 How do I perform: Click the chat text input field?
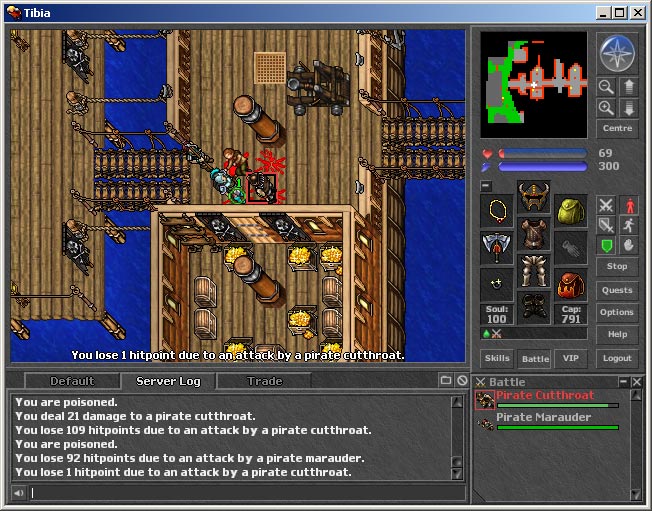point(245,493)
